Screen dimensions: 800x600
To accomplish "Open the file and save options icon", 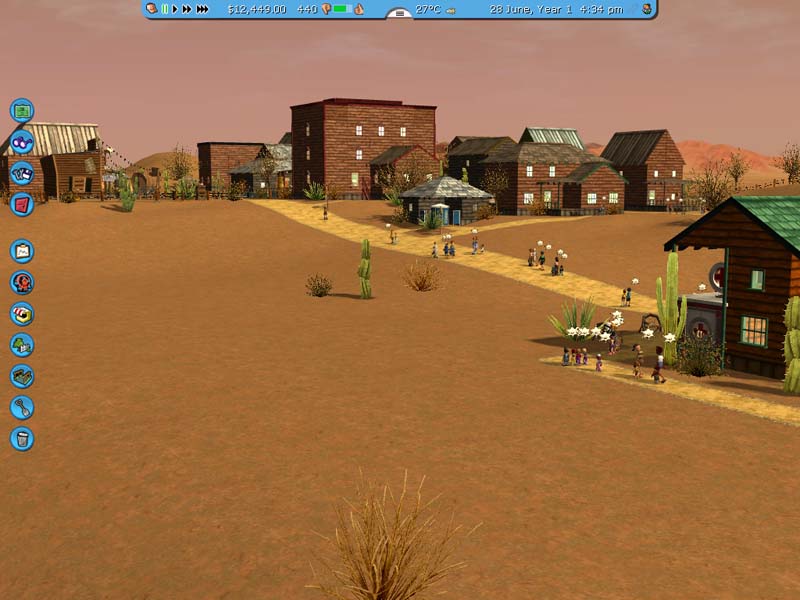I will tap(22, 173).
